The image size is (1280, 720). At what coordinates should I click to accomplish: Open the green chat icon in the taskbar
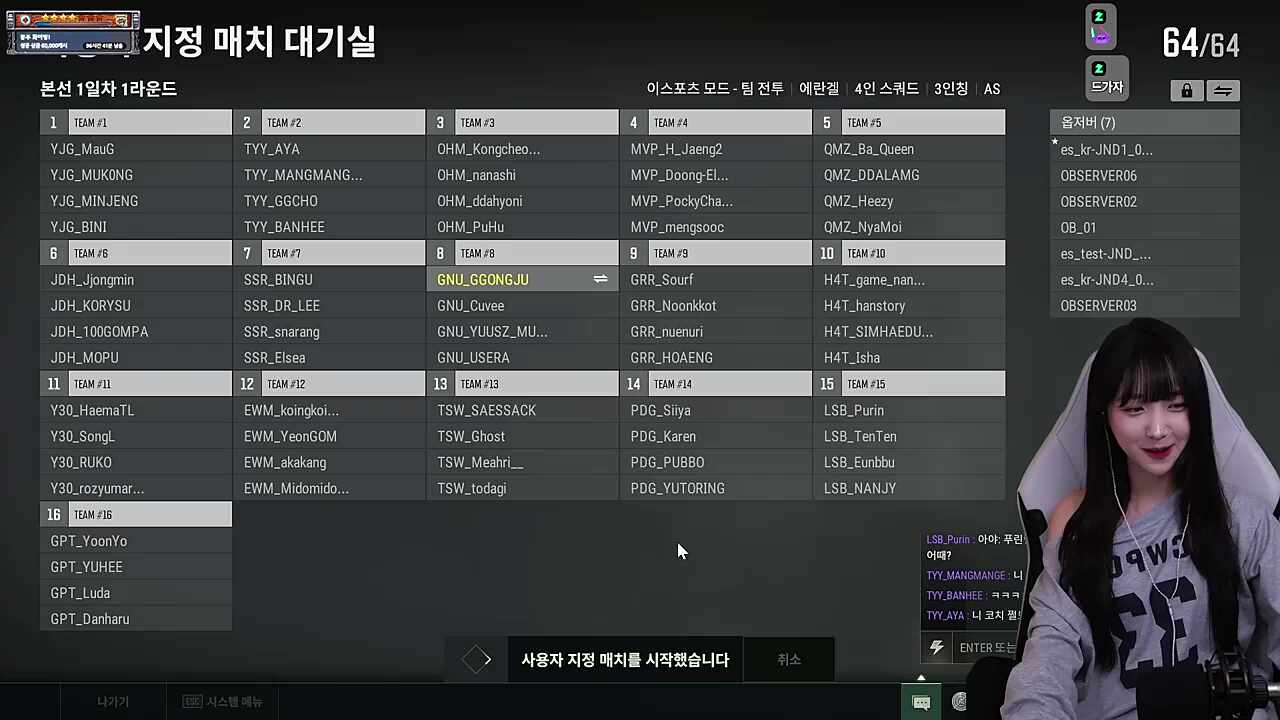pos(921,701)
